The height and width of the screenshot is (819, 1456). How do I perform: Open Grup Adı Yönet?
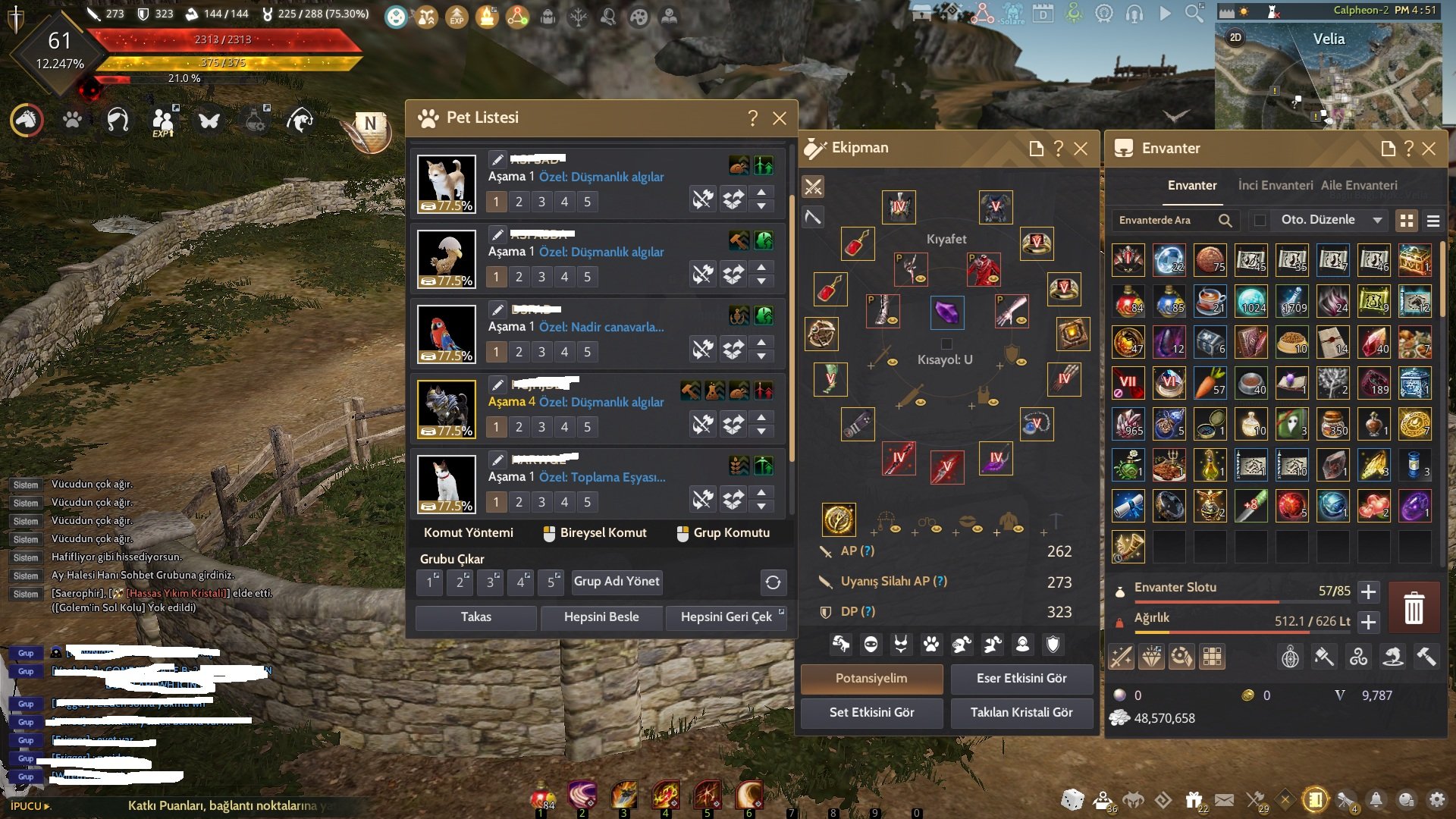point(616,582)
